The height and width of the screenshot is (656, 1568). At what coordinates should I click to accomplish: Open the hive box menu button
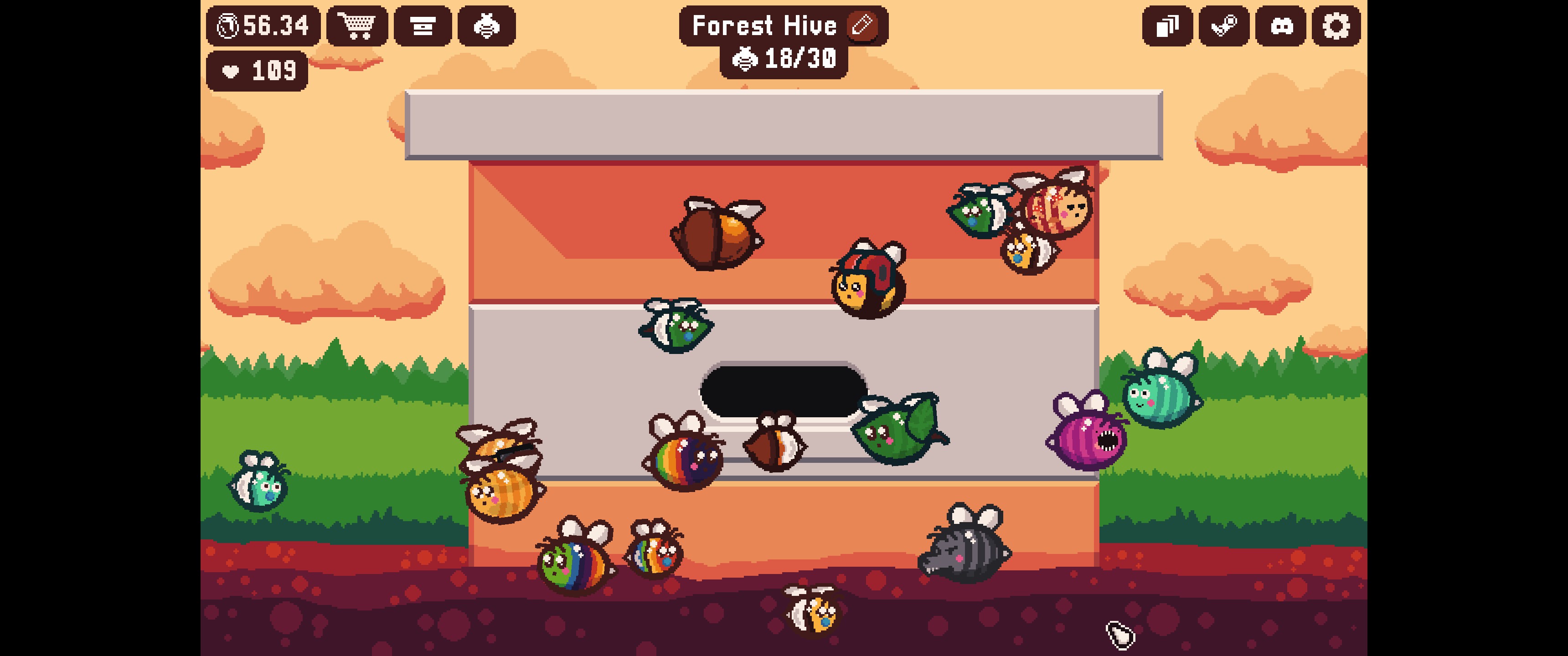point(423,26)
